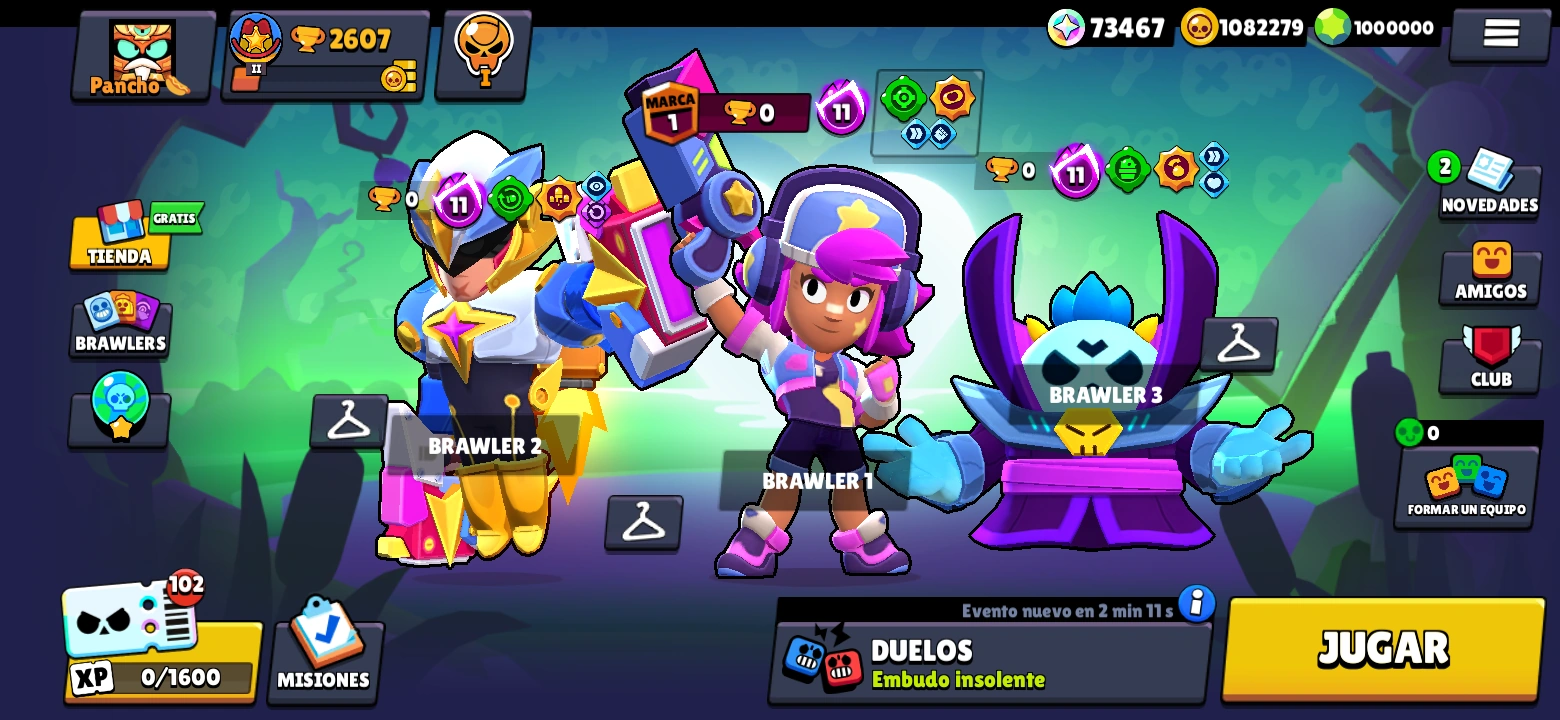Open Formar un equipo team menu
1560x720 pixels.
tap(1466, 487)
